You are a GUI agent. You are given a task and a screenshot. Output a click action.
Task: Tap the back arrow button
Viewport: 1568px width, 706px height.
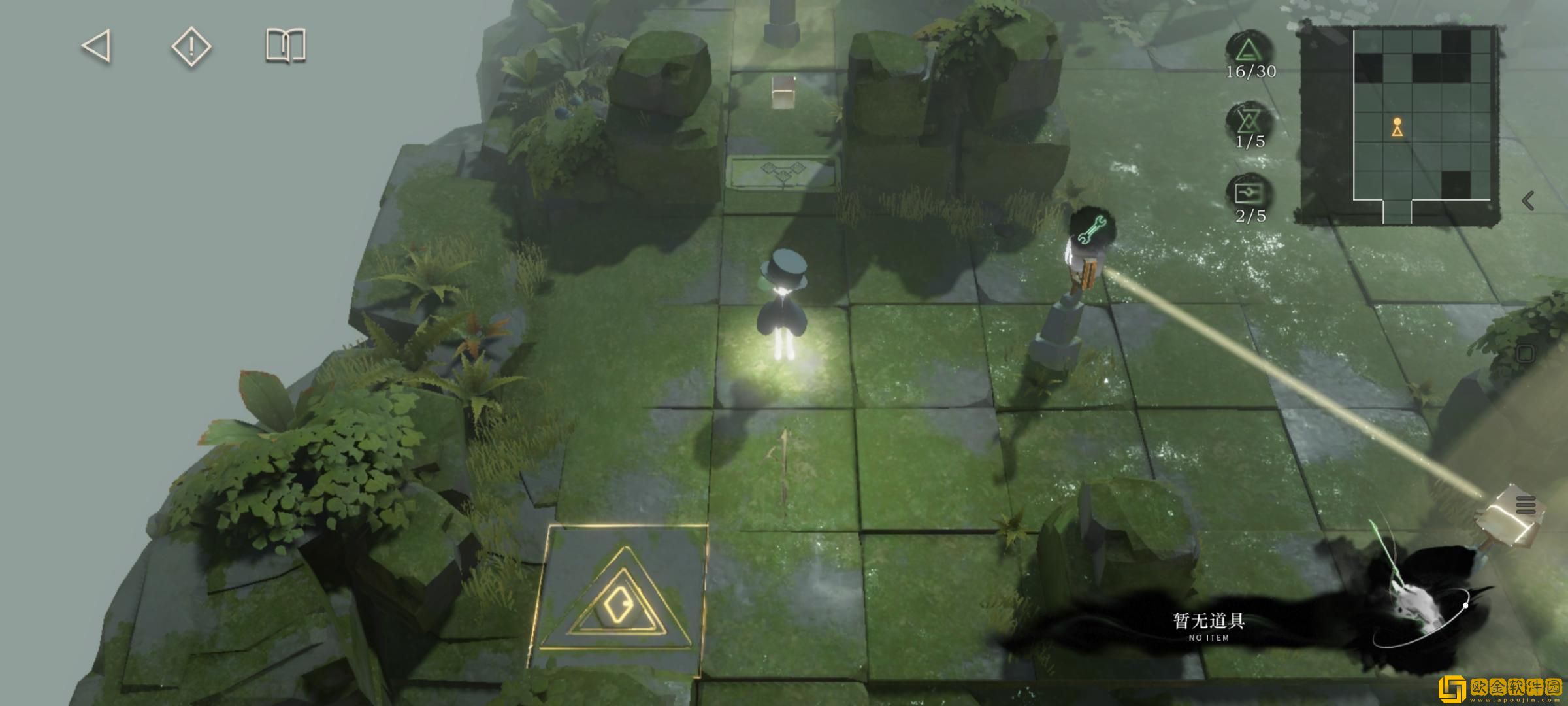97,46
